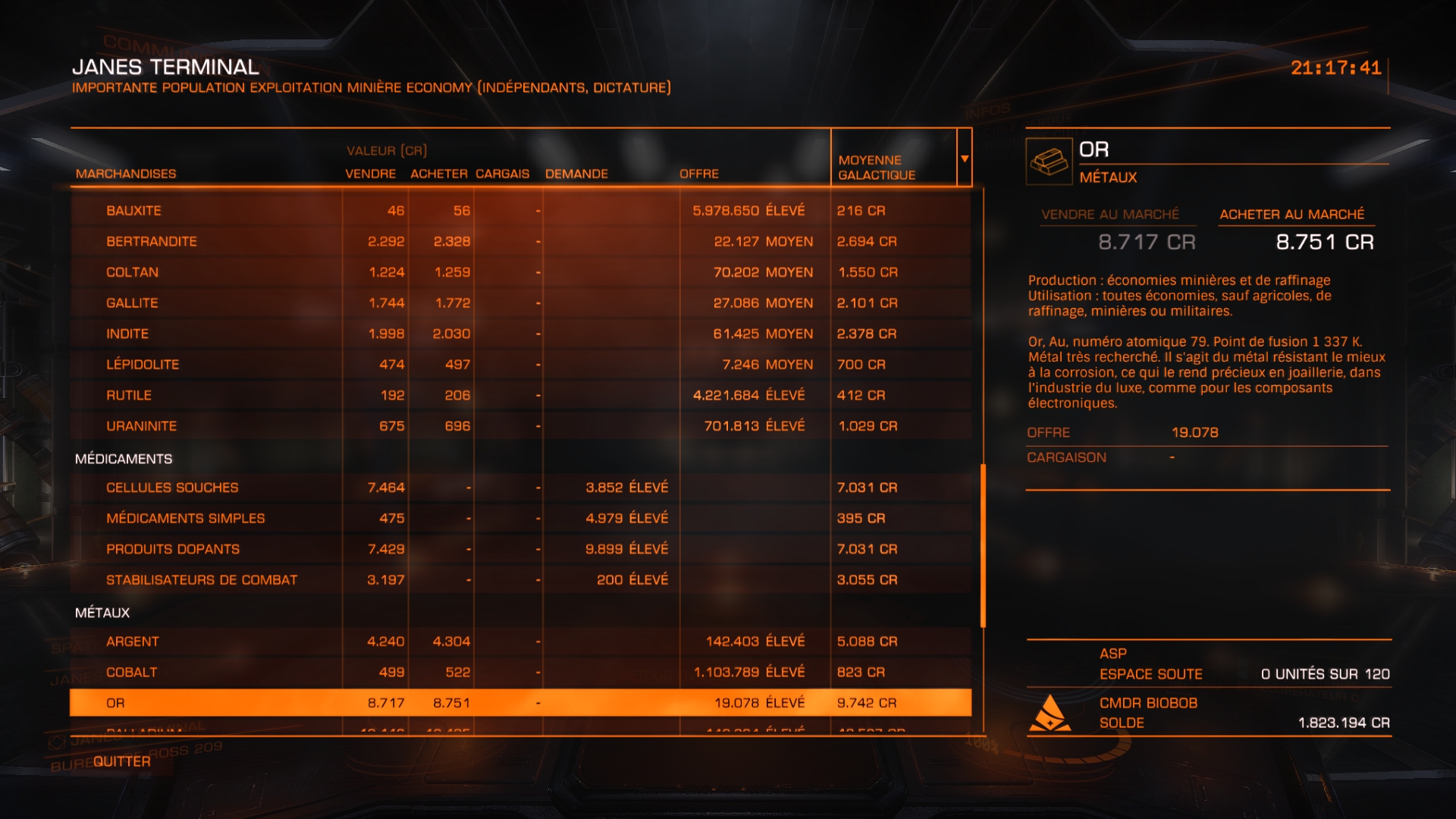Screen dimensions: 1456x819
Task: Select the highlighted Or row
Action: tap(115, 703)
